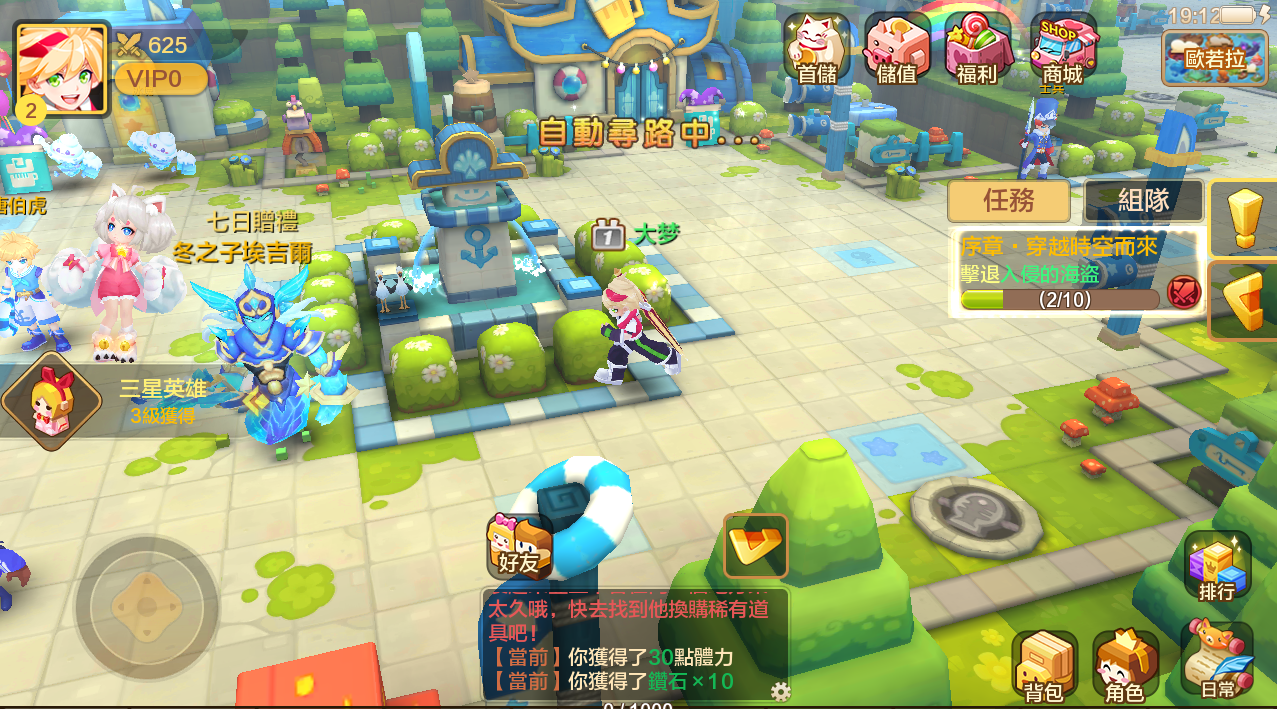
Task: Open chat settings gear icon
Action: click(780, 691)
